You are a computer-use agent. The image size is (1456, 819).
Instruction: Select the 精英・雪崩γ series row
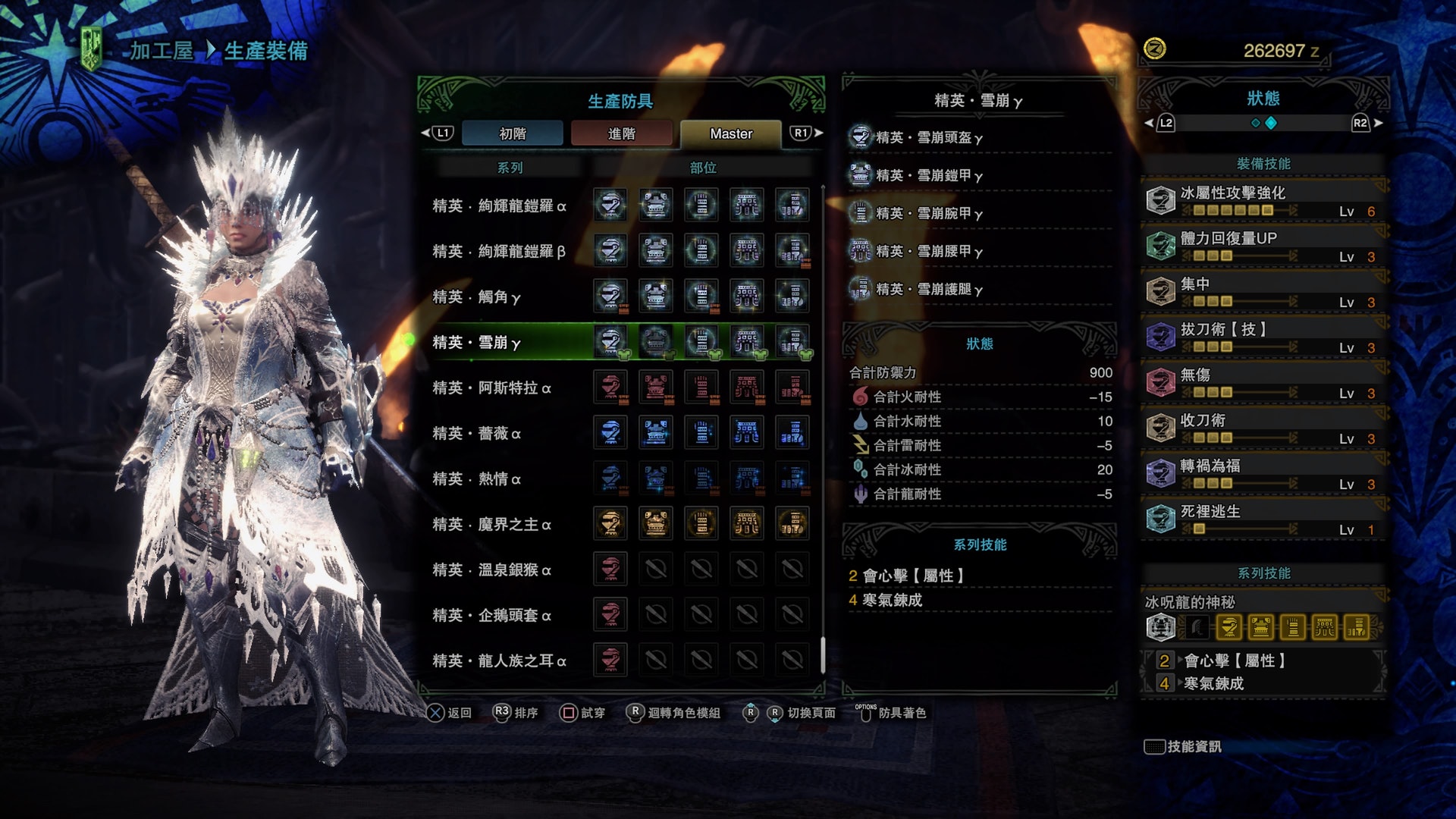pyautogui.click(x=476, y=342)
